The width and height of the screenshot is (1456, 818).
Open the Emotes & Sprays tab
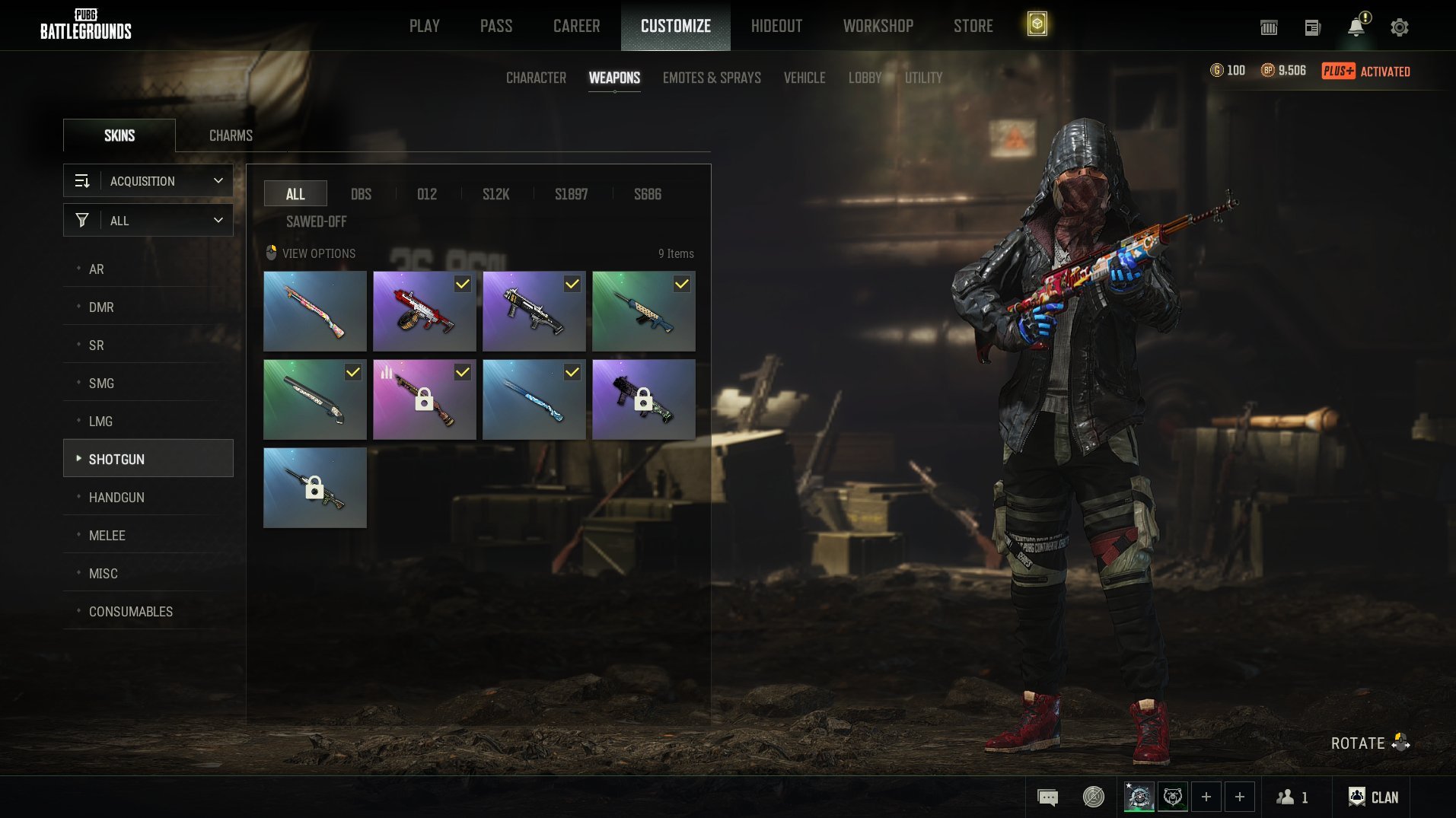(x=712, y=78)
